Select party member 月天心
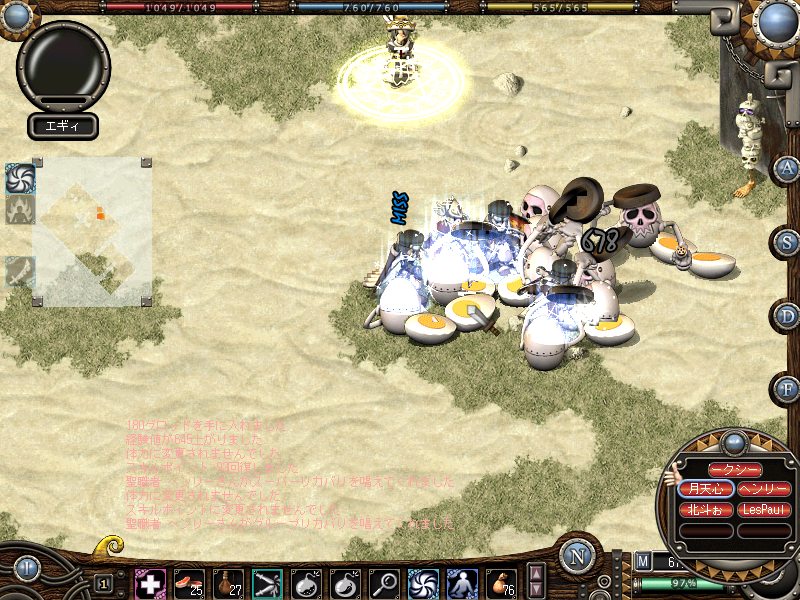Screen dimensions: 800x600 707,489
